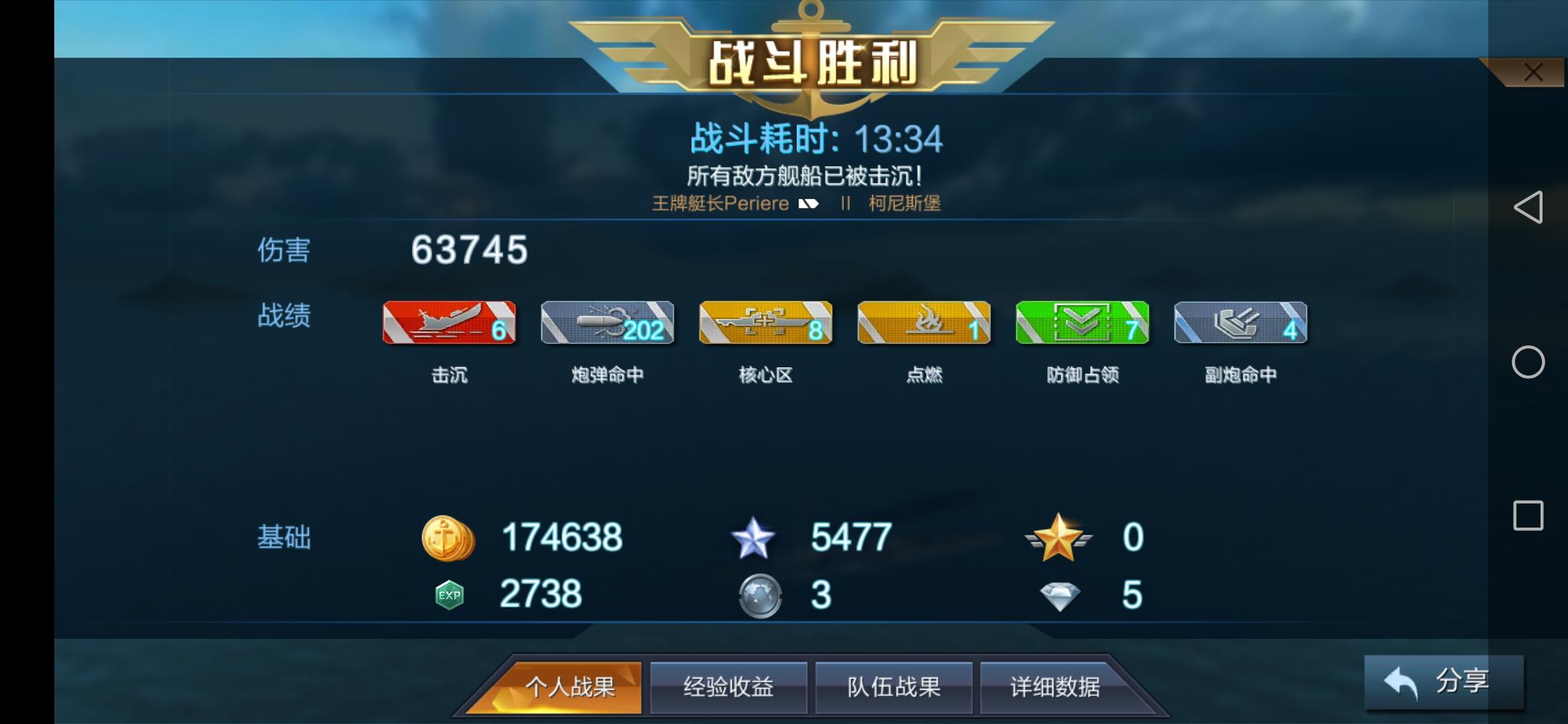This screenshot has width=1568, height=724.
Task: View the 详细数据 detailed data tab
Action: 1059,686
